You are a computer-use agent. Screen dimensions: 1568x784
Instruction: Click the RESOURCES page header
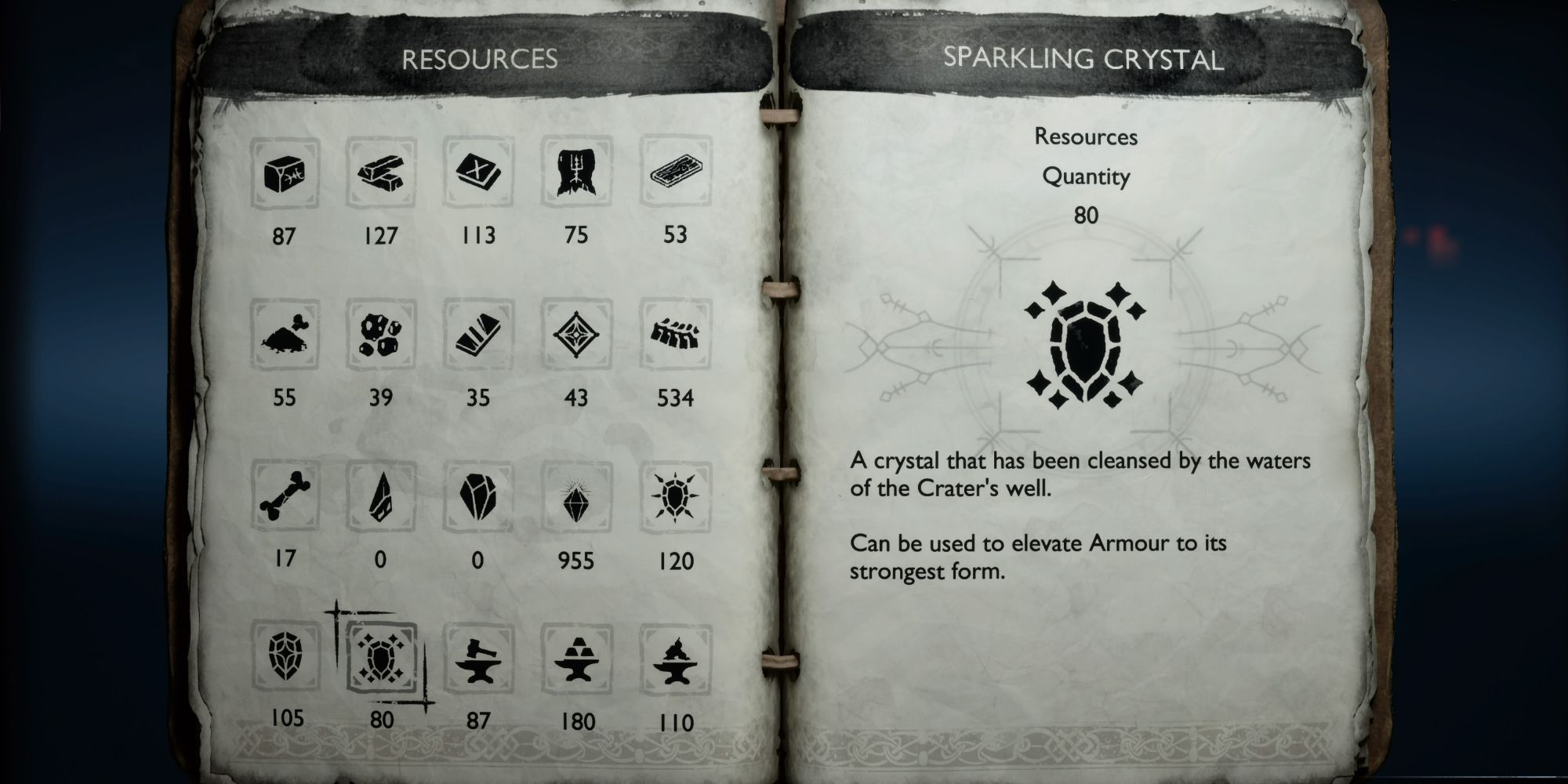tap(478, 57)
